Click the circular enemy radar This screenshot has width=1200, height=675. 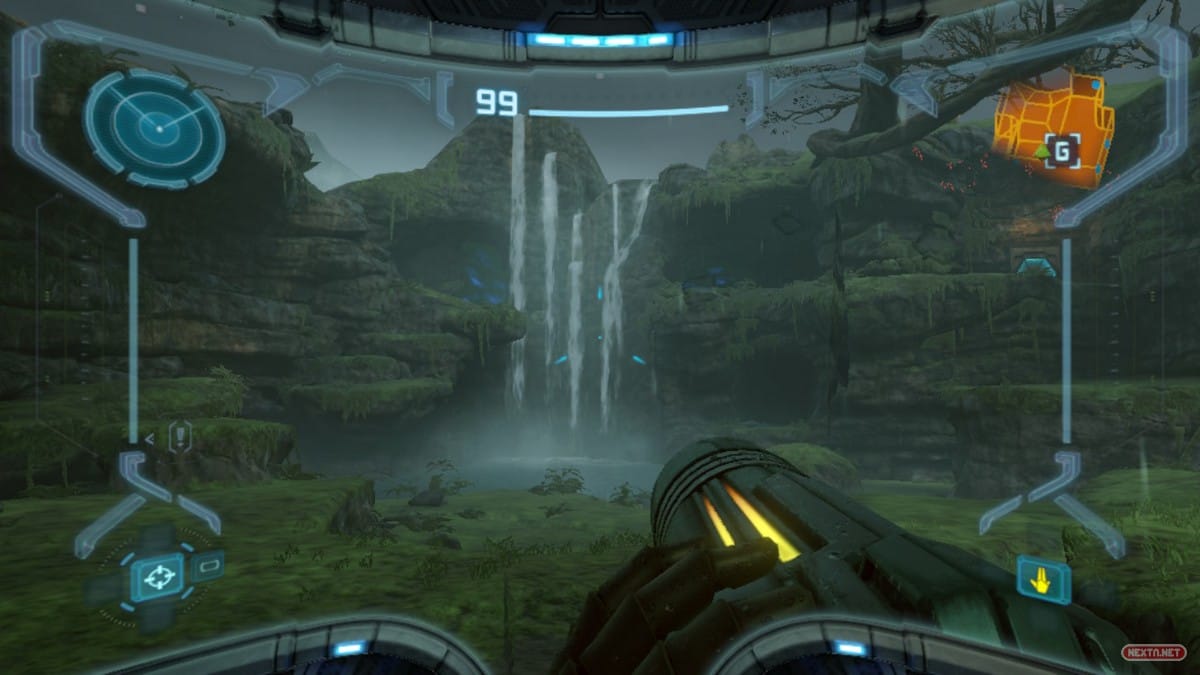(155, 128)
